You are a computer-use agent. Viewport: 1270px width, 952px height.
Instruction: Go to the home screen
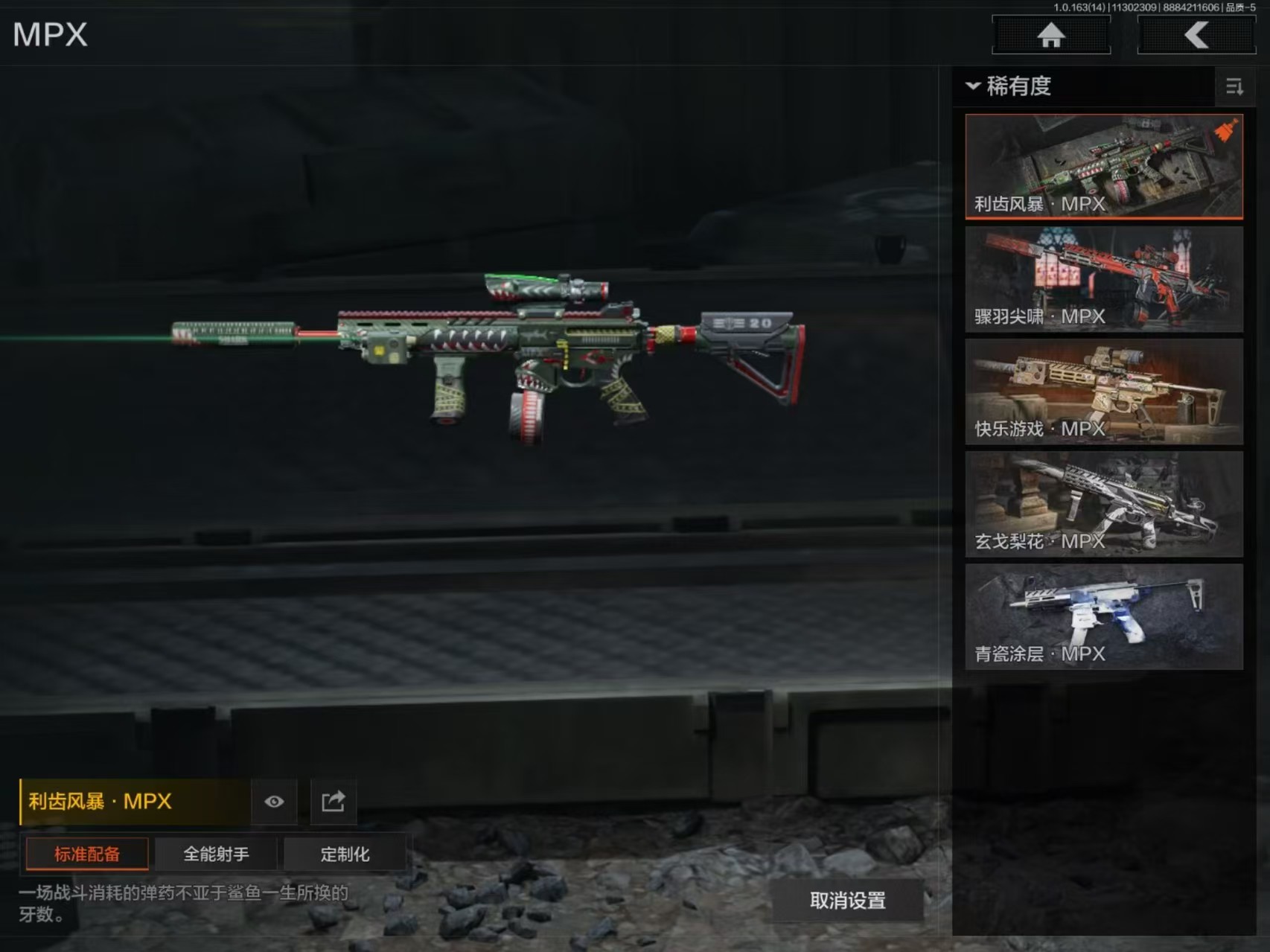1050,35
